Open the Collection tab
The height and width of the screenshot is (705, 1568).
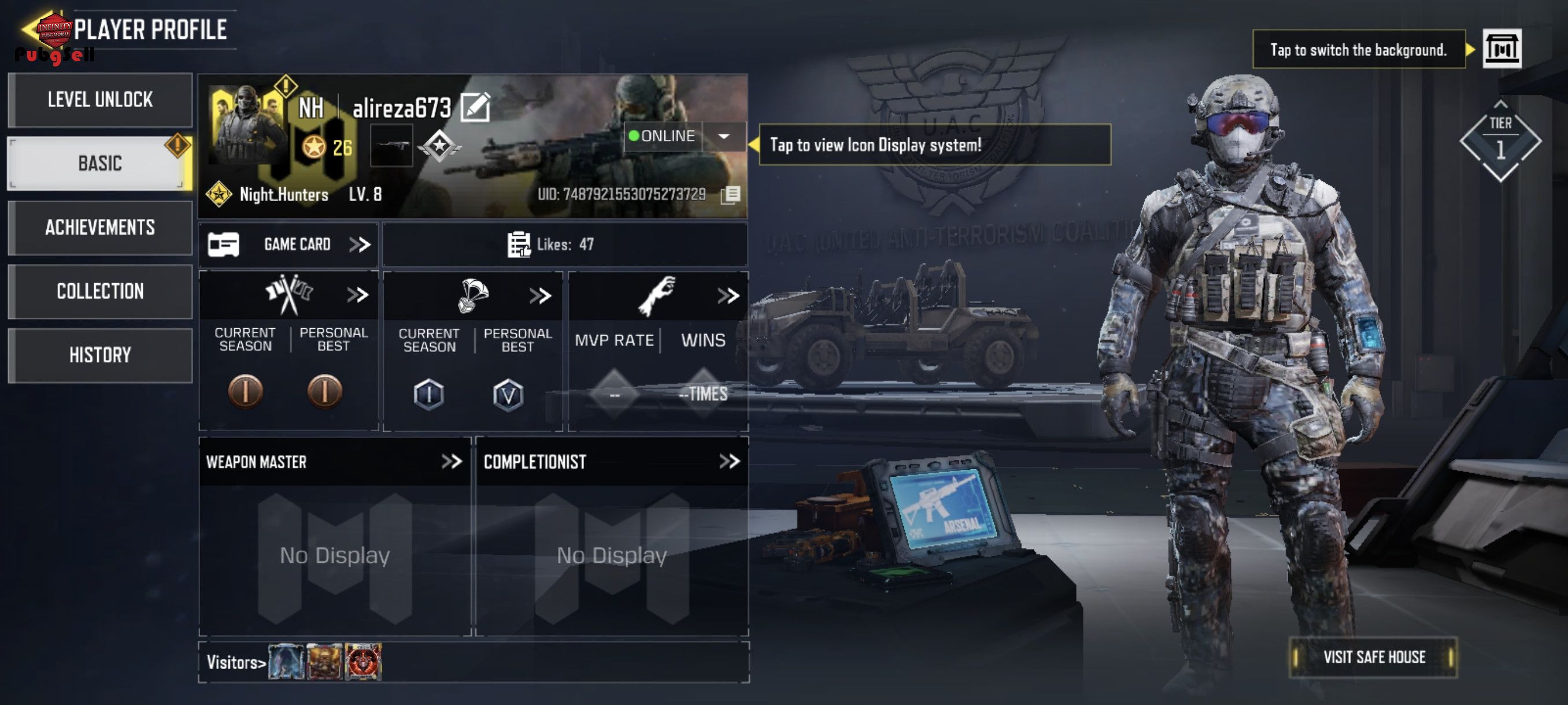tap(100, 291)
